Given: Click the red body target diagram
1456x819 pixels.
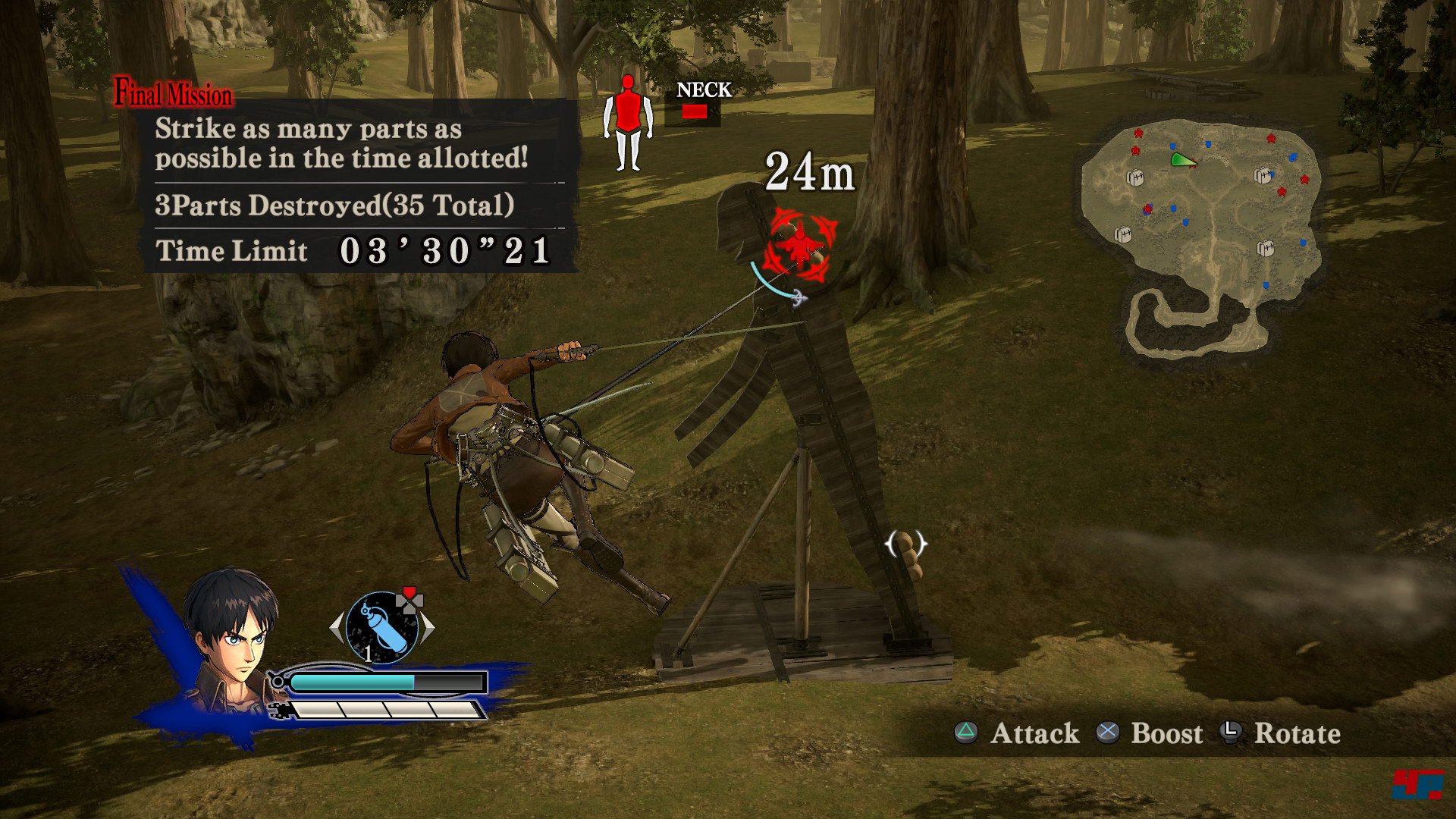Looking at the screenshot, I should pos(628,121).
